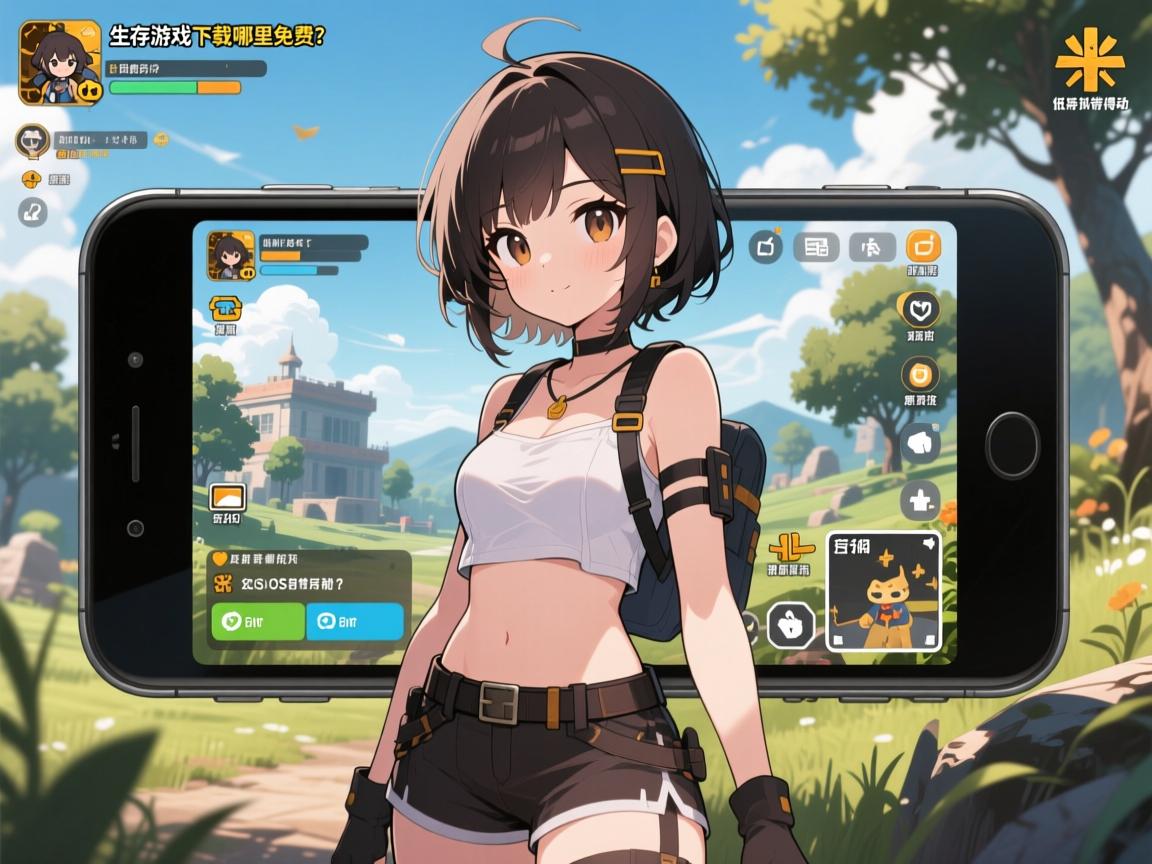The height and width of the screenshot is (864, 1152).
Task: Choose the blue button in the dialog
Action: click(x=354, y=621)
